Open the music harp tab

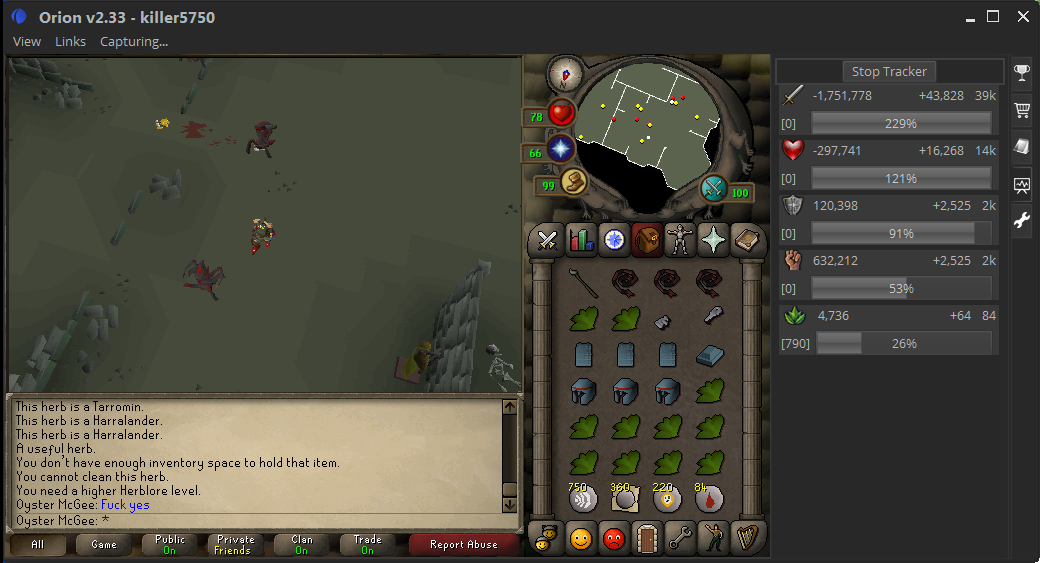coord(747,539)
